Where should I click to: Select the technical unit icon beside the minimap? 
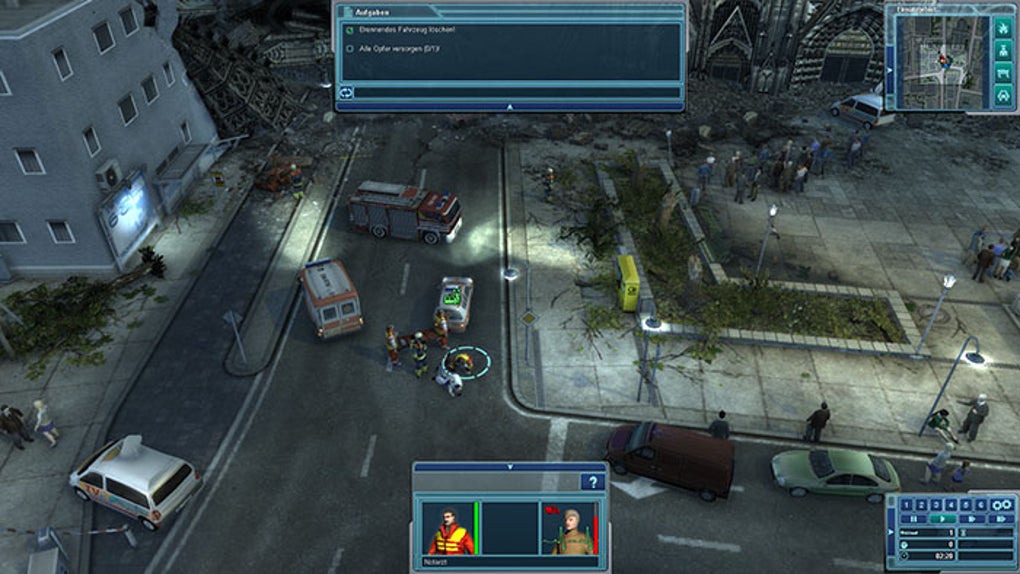(x=1002, y=73)
